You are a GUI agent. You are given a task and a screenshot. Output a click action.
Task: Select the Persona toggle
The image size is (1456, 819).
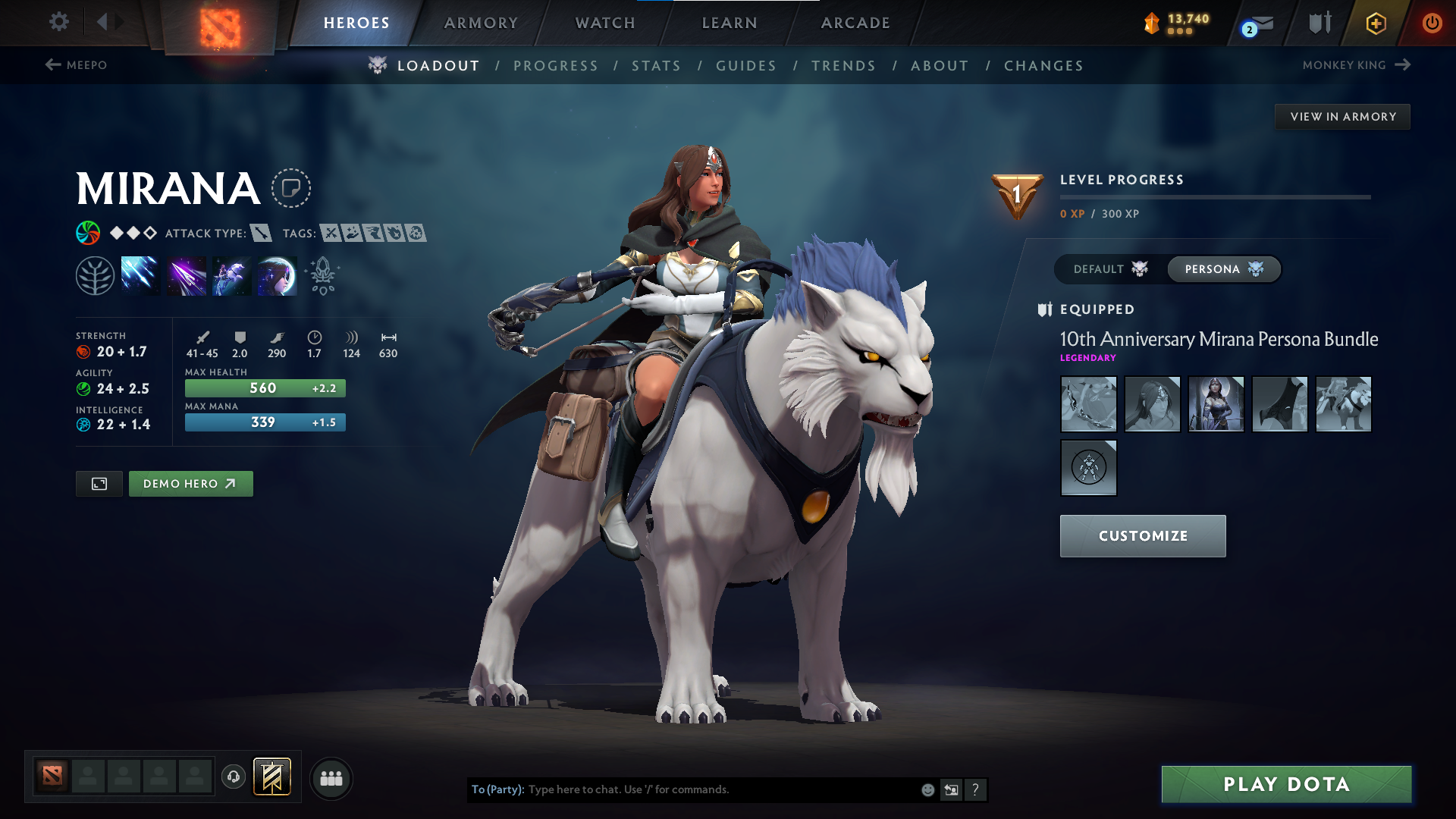[x=1223, y=268]
